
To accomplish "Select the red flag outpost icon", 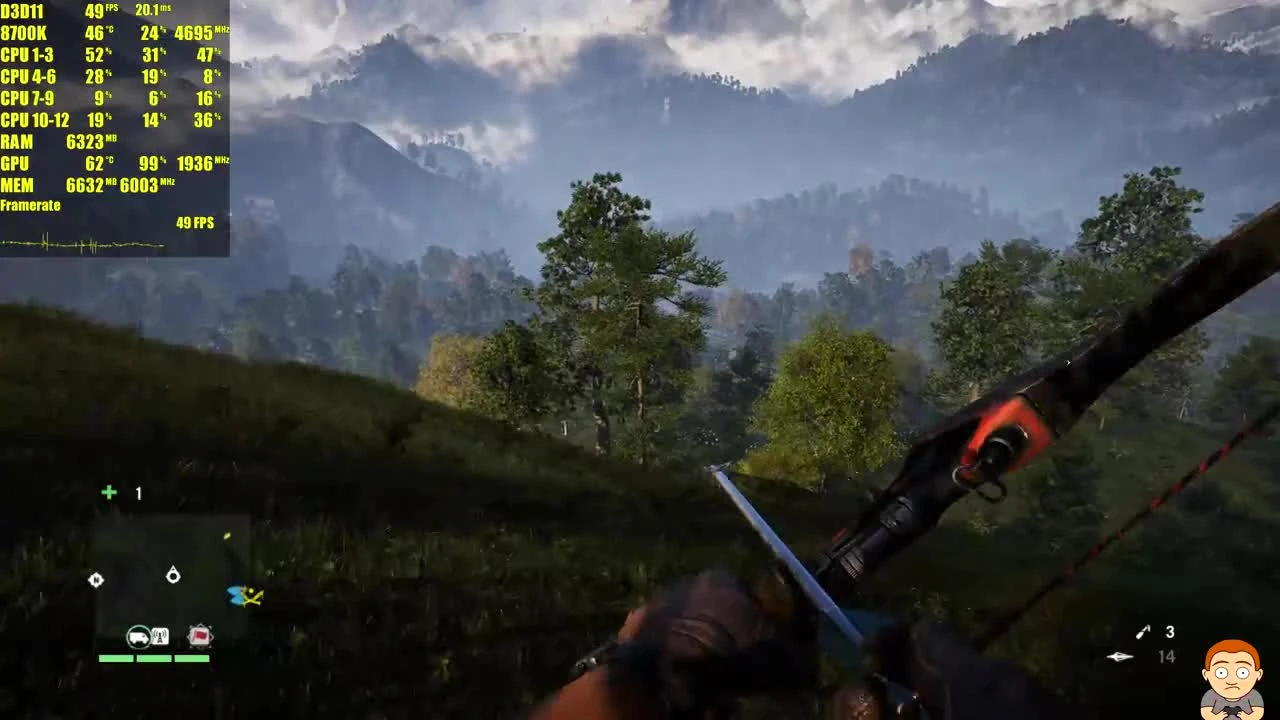I will pos(199,636).
